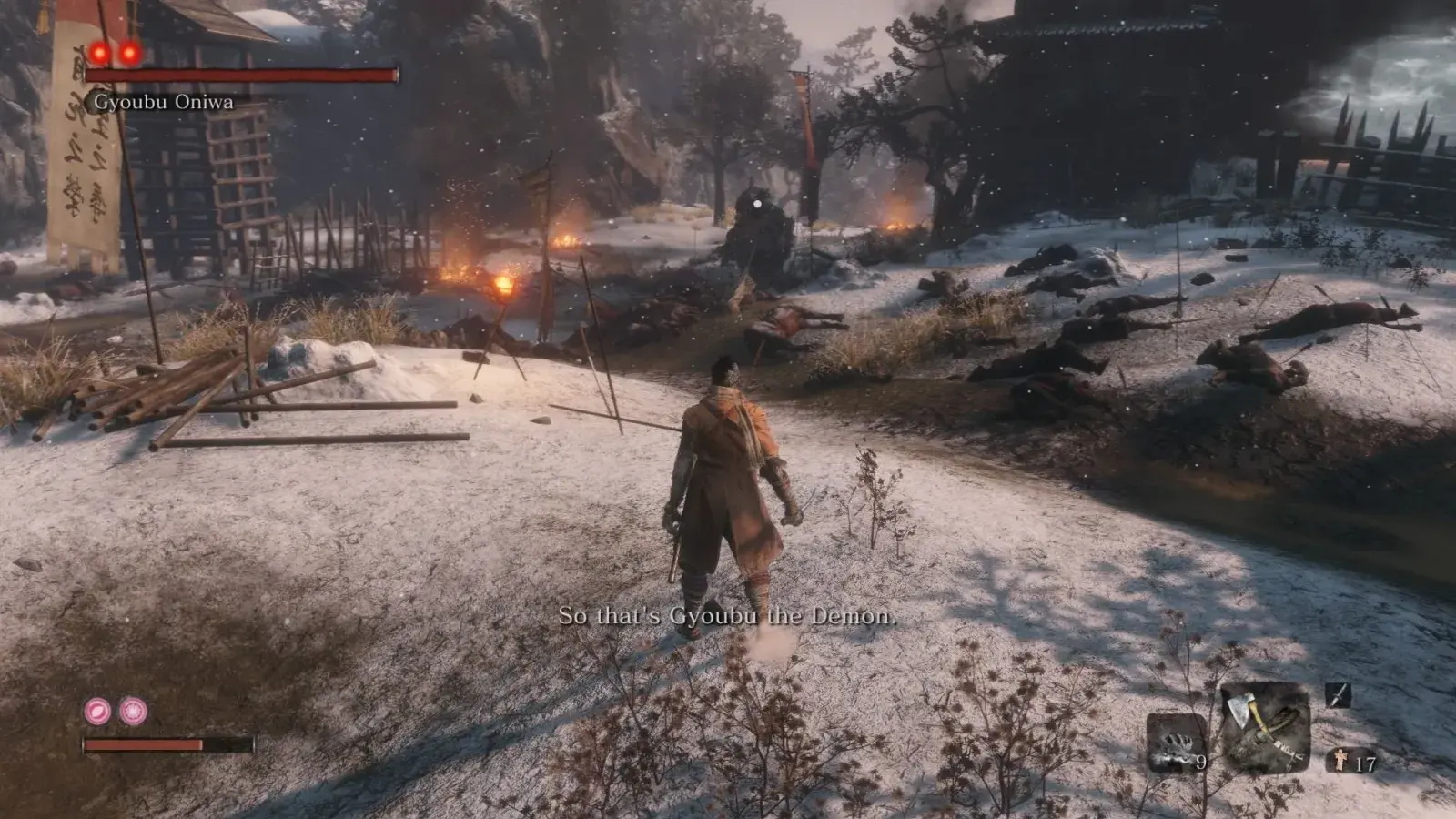The height and width of the screenshot is (819, 1456).
Task: Click the pink blossom resurrection node
Action: pyautogui.click(x=133, y=711)
